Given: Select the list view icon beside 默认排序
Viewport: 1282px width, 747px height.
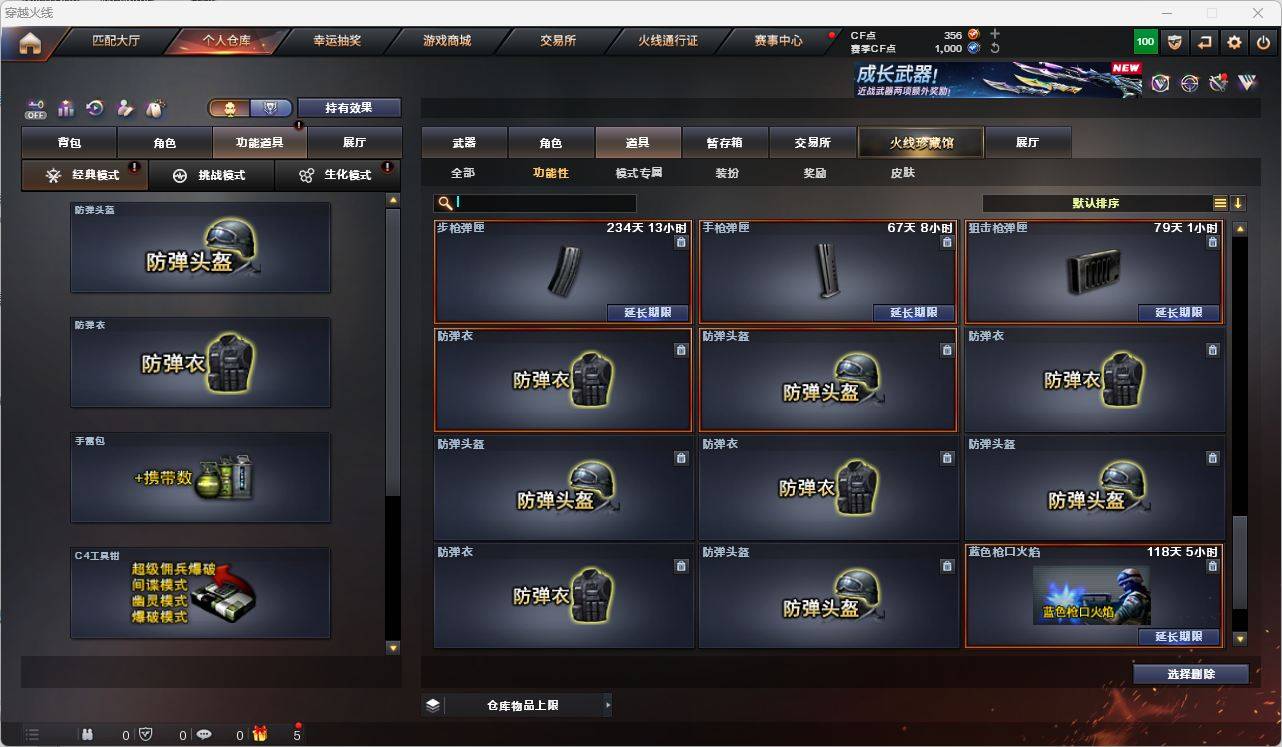Looking at the screenshot, I should click(x=1219, y=202).
